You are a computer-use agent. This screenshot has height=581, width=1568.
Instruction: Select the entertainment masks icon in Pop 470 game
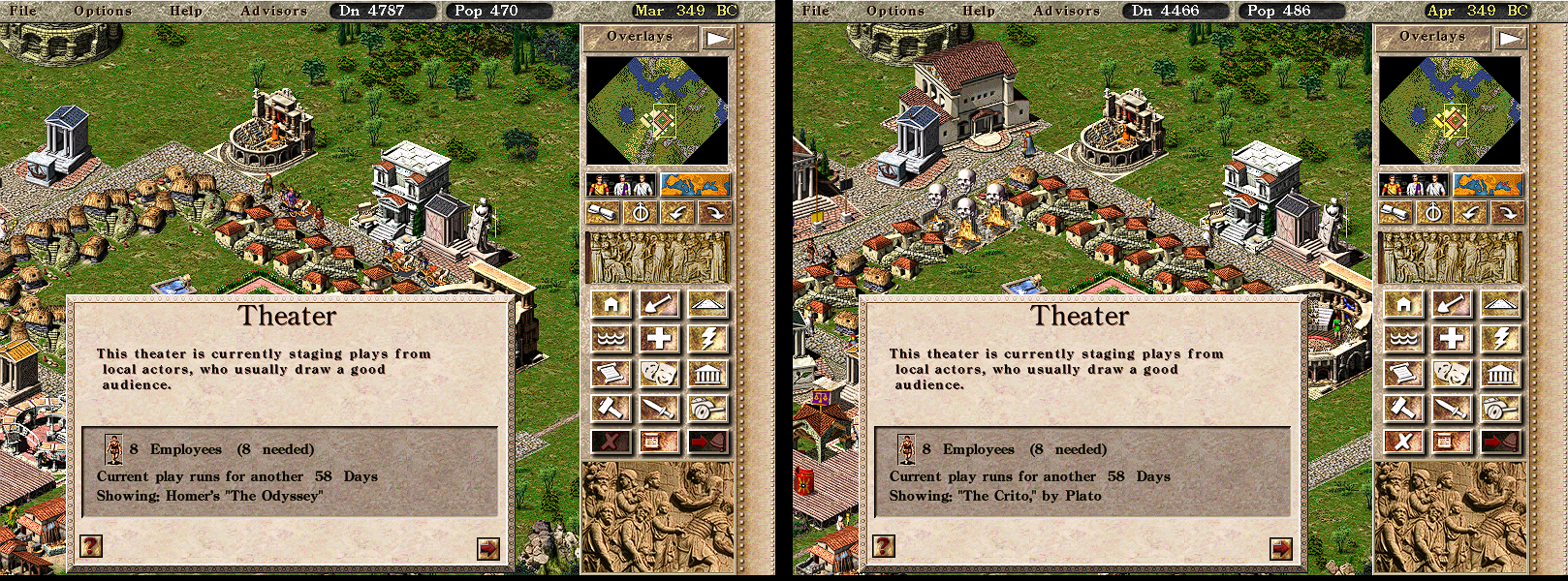coord(660,373)
